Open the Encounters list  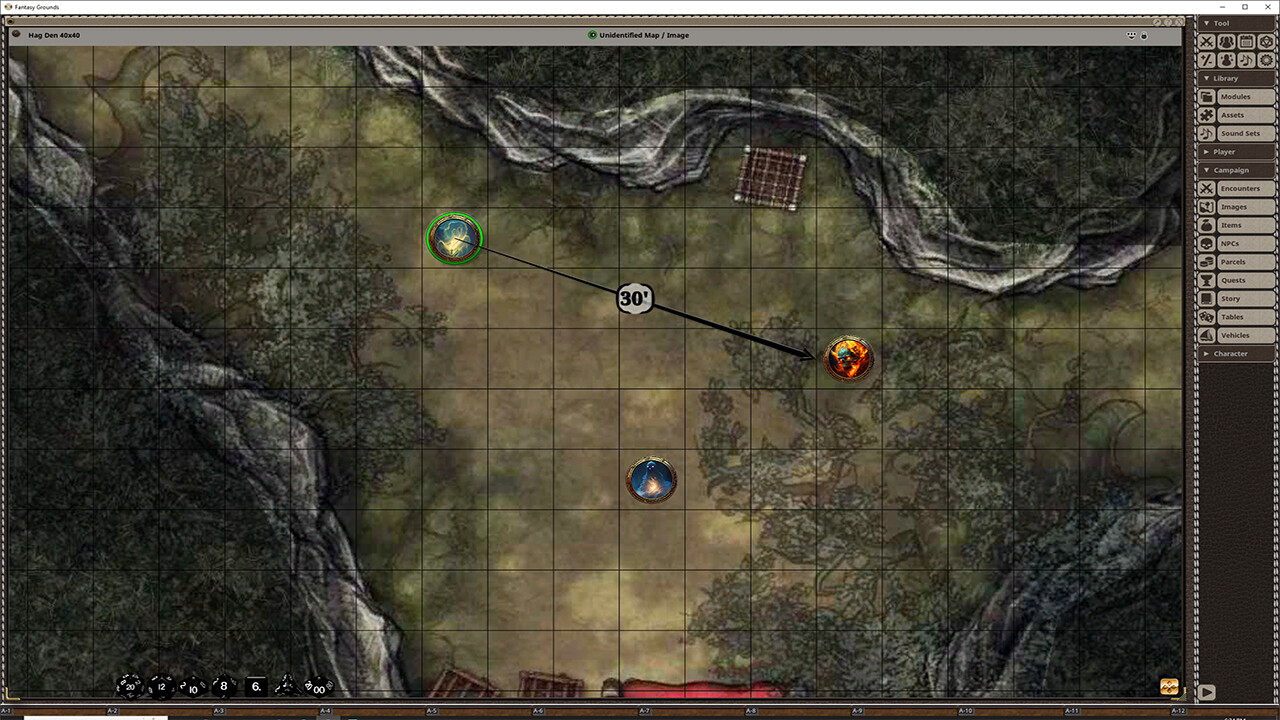1240,188
